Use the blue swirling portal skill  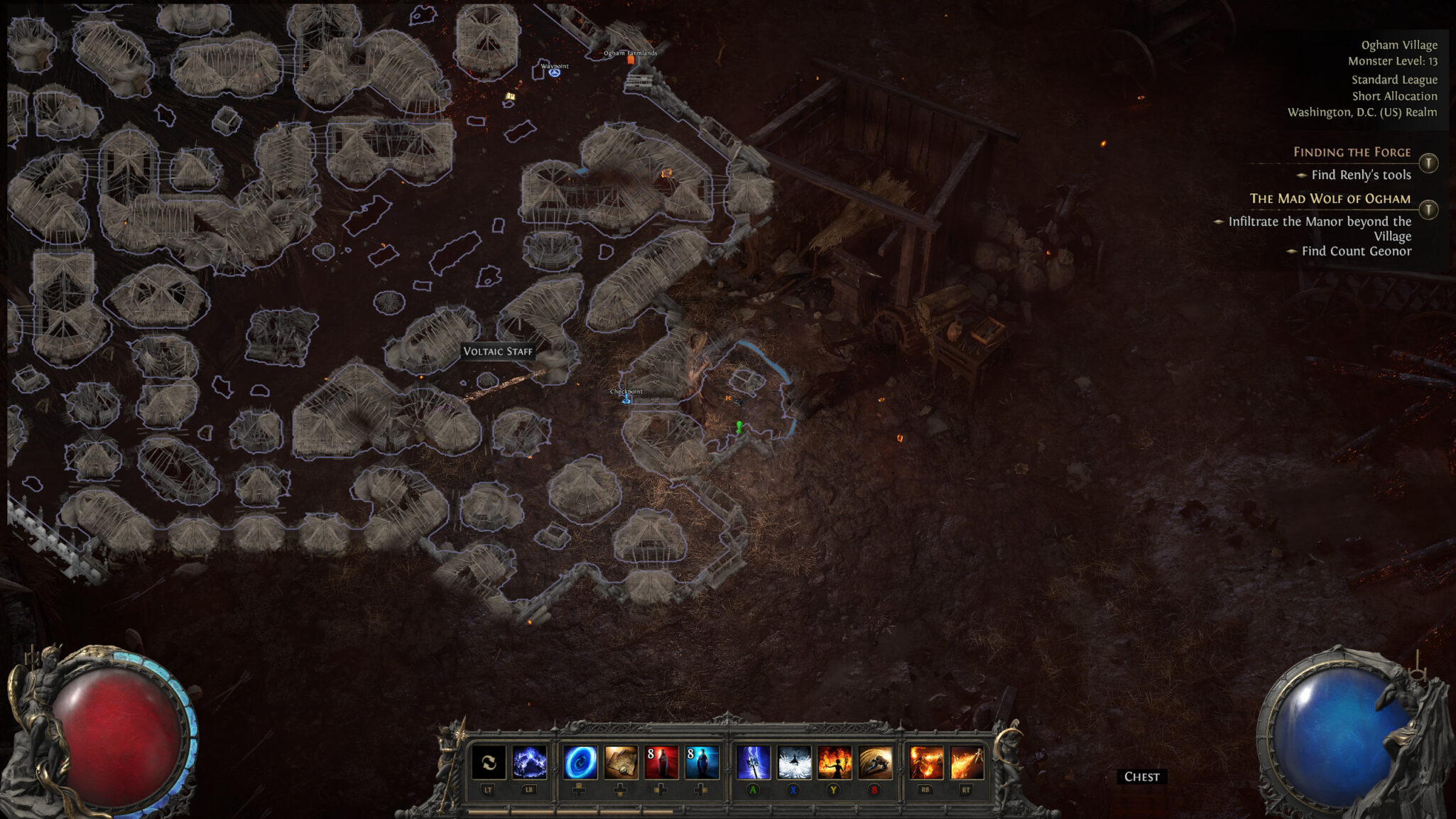point(580,762)
